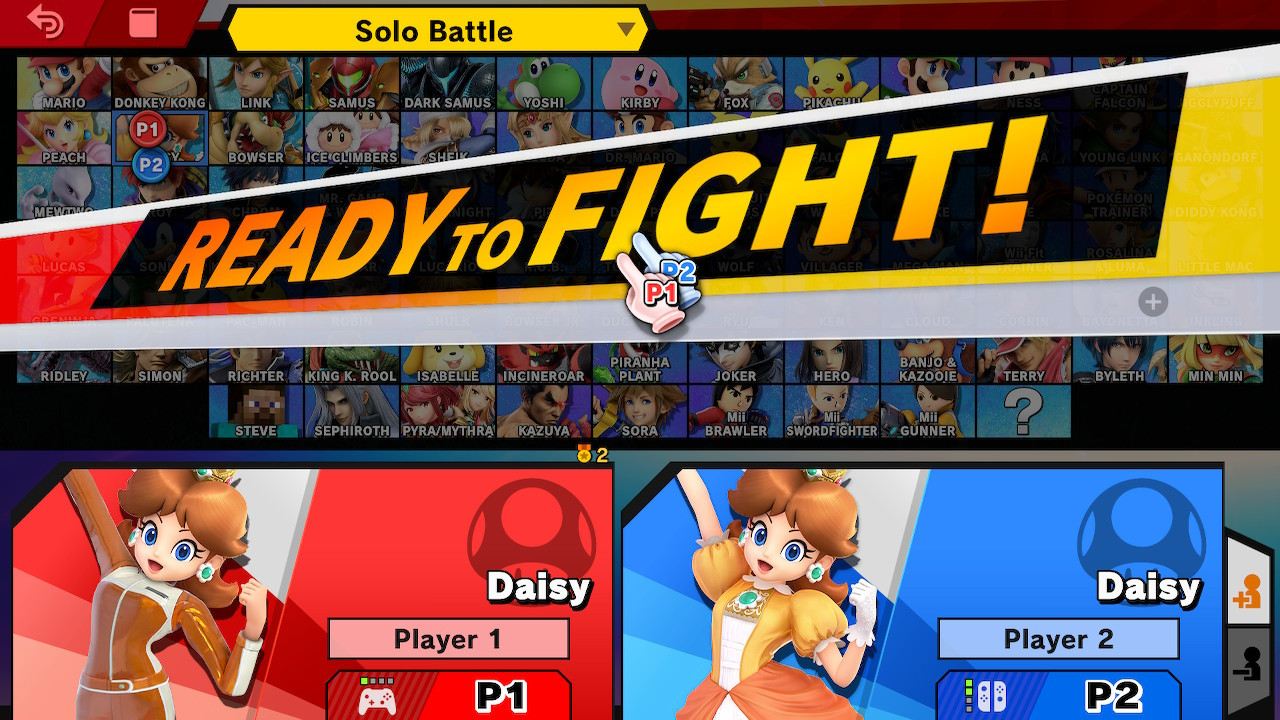Expand Player 1's name selection field

point(448,639)
